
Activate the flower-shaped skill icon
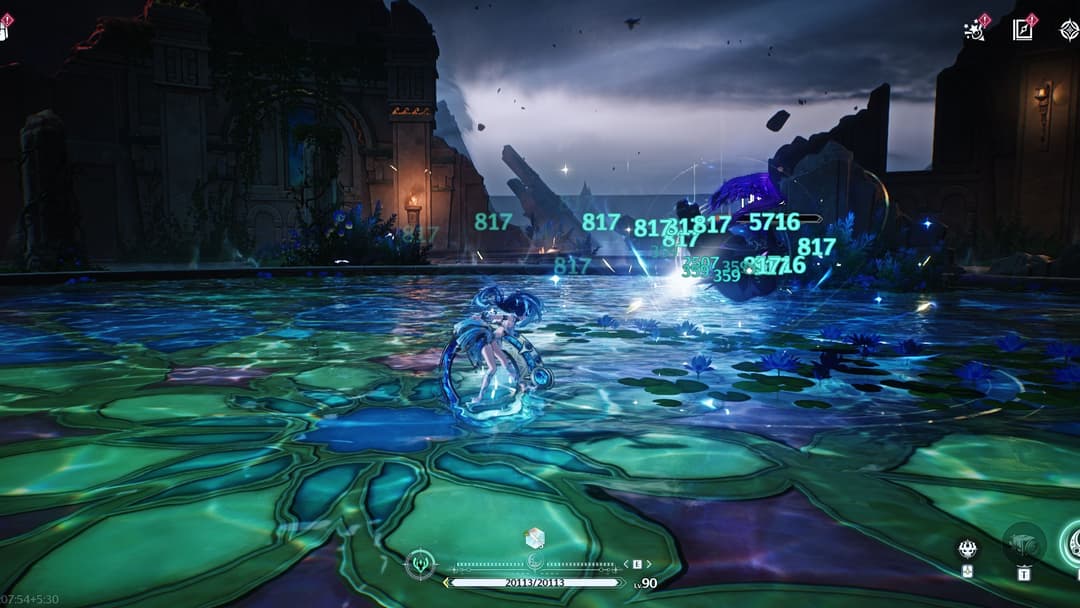(x=967, y=548)
